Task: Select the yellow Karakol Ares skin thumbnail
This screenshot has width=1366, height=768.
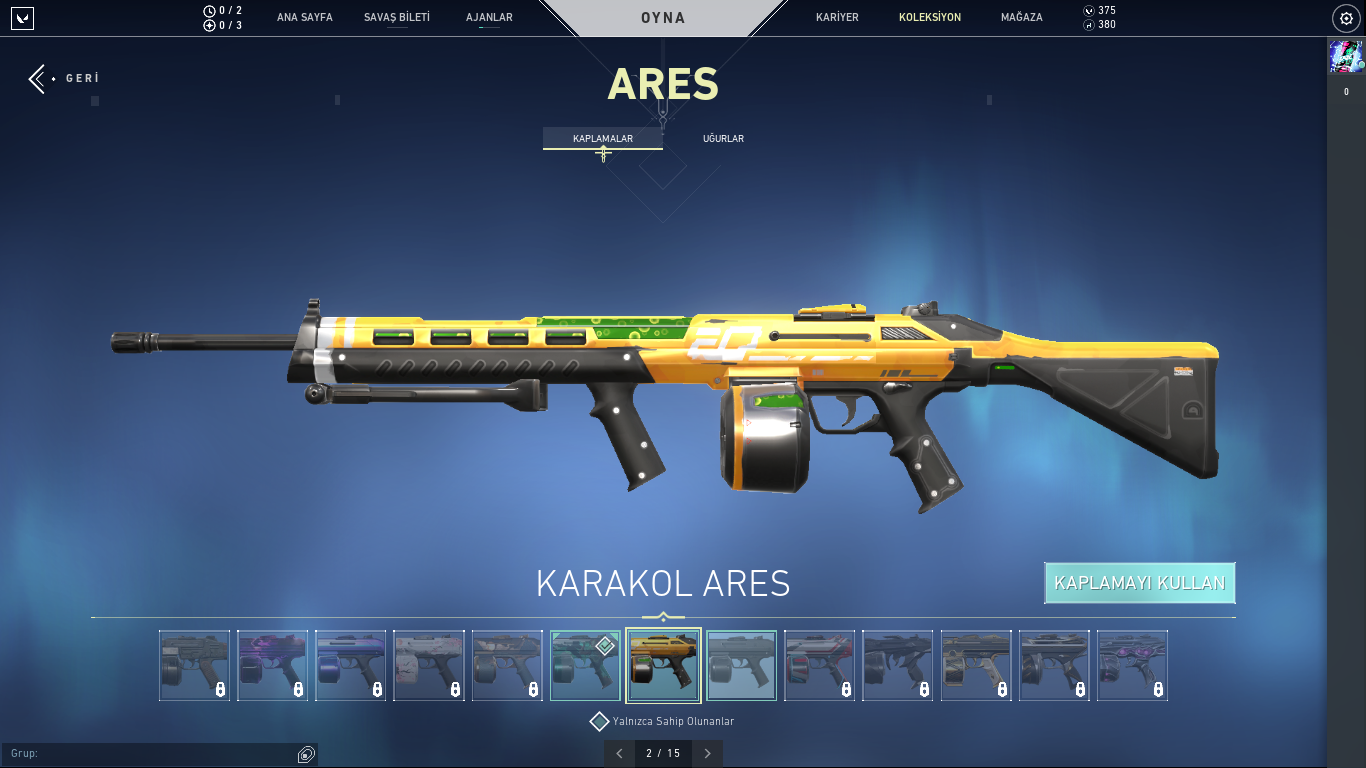Action: point(664,665)
